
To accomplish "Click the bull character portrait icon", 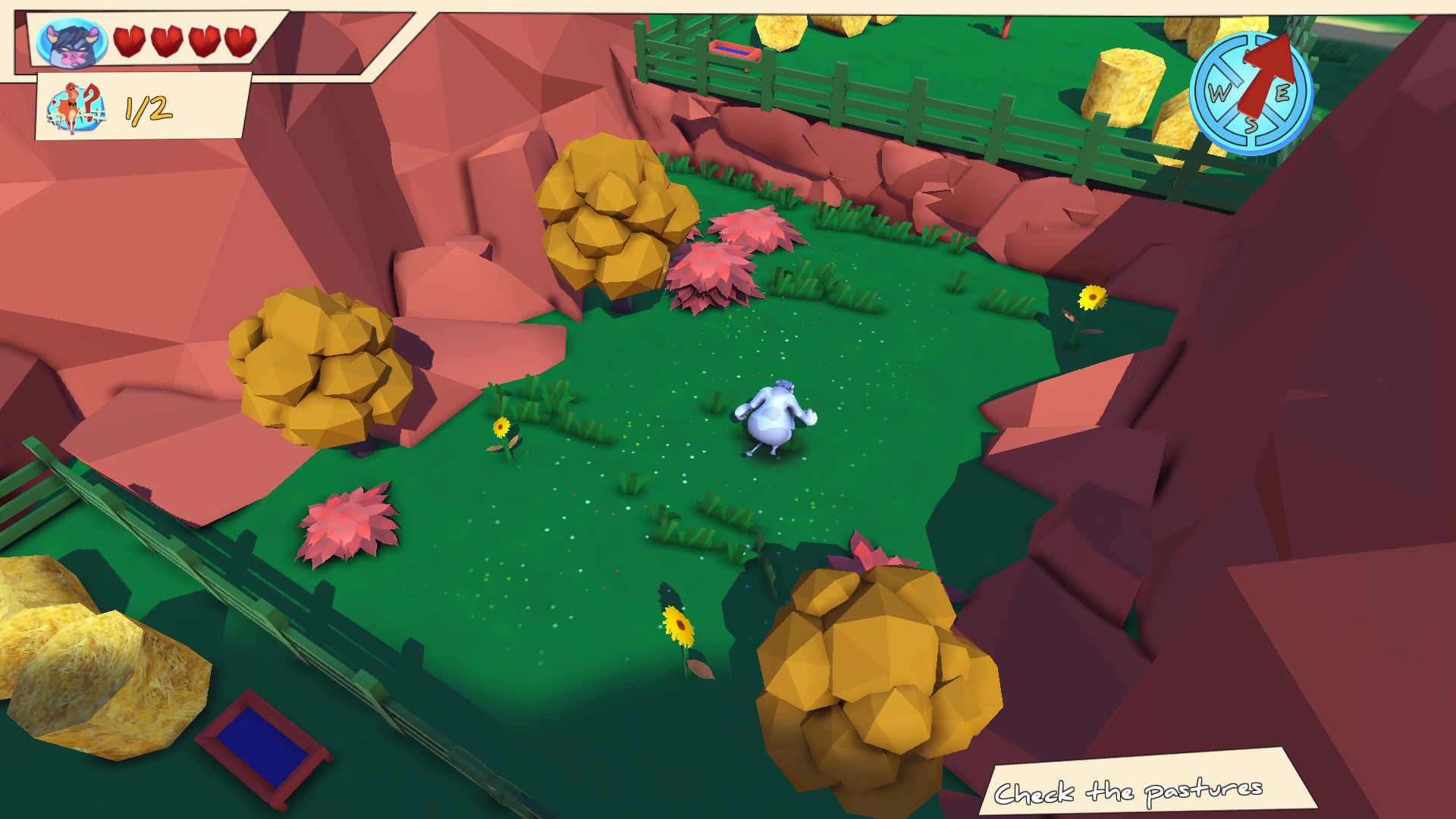I will coord(72,43).
